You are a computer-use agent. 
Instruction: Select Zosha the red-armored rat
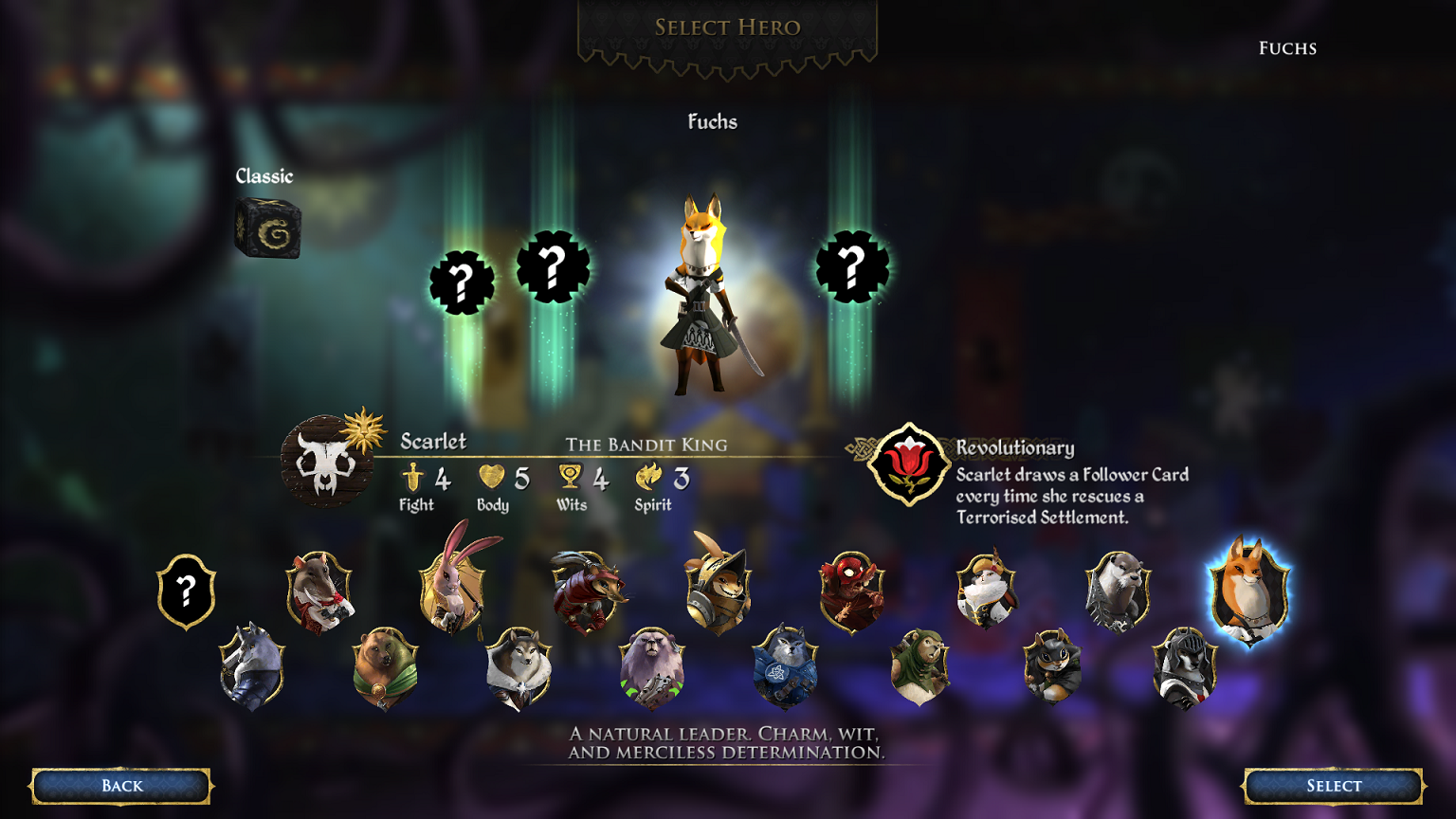(586, 591)
